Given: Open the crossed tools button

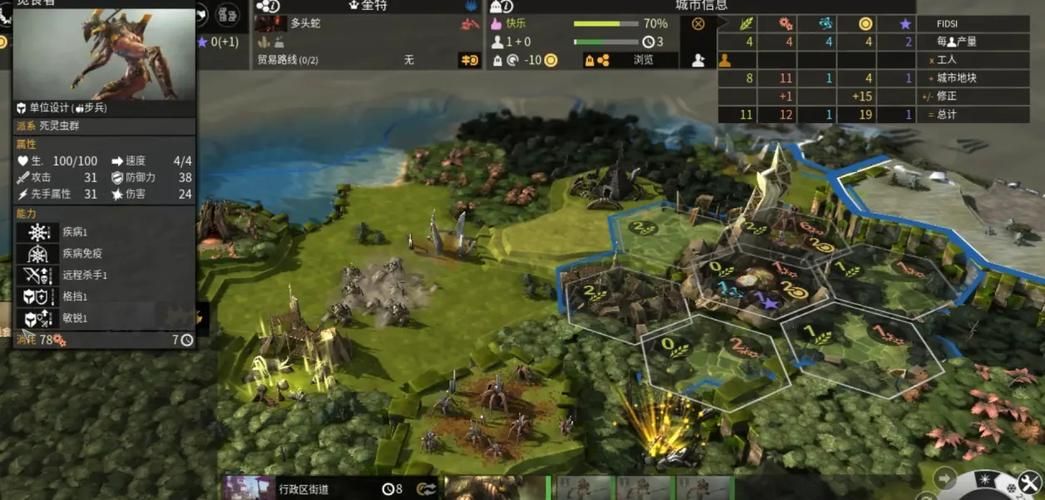Looking at the screenshot, I should coord(1030,484).
